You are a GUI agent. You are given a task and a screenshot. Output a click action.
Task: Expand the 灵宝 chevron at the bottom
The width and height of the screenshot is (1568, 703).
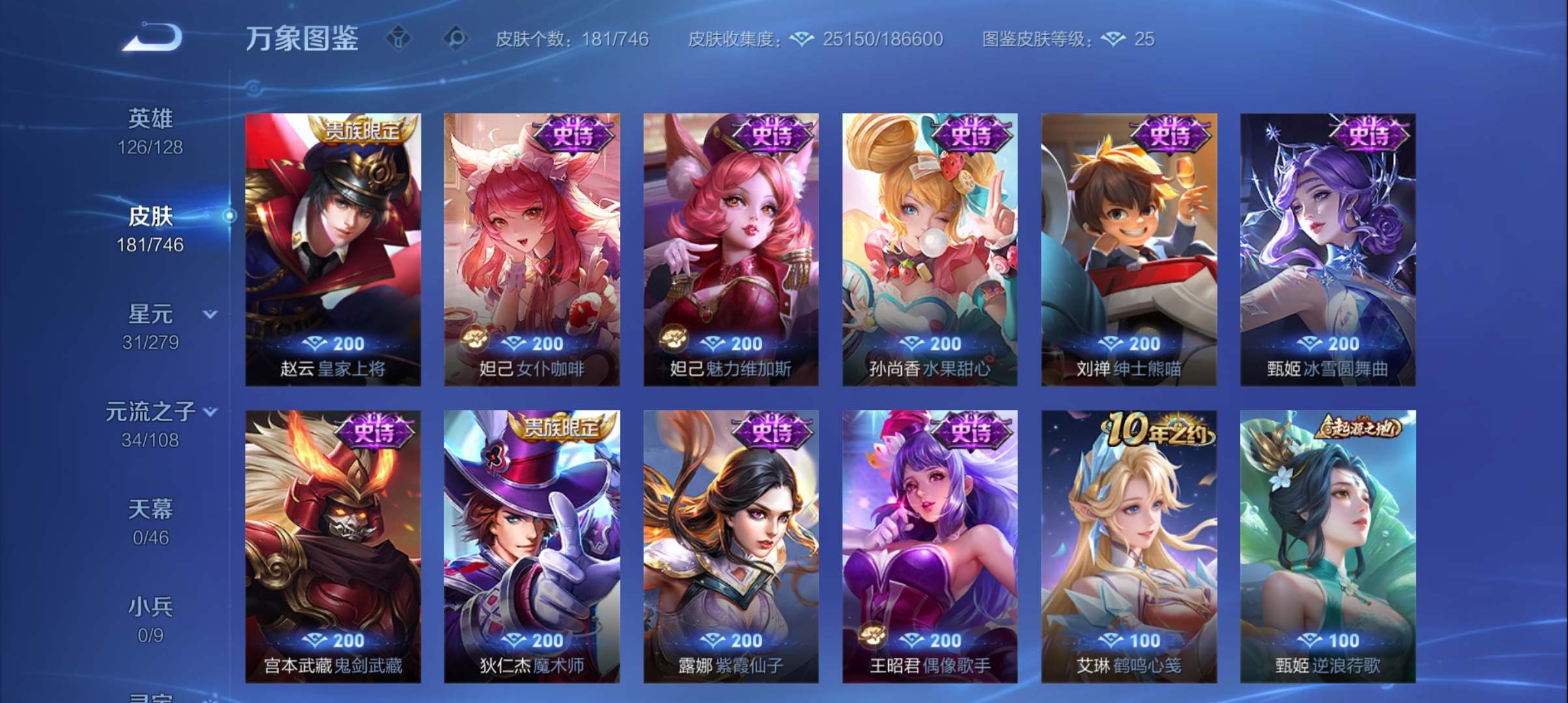coord(210,698)
